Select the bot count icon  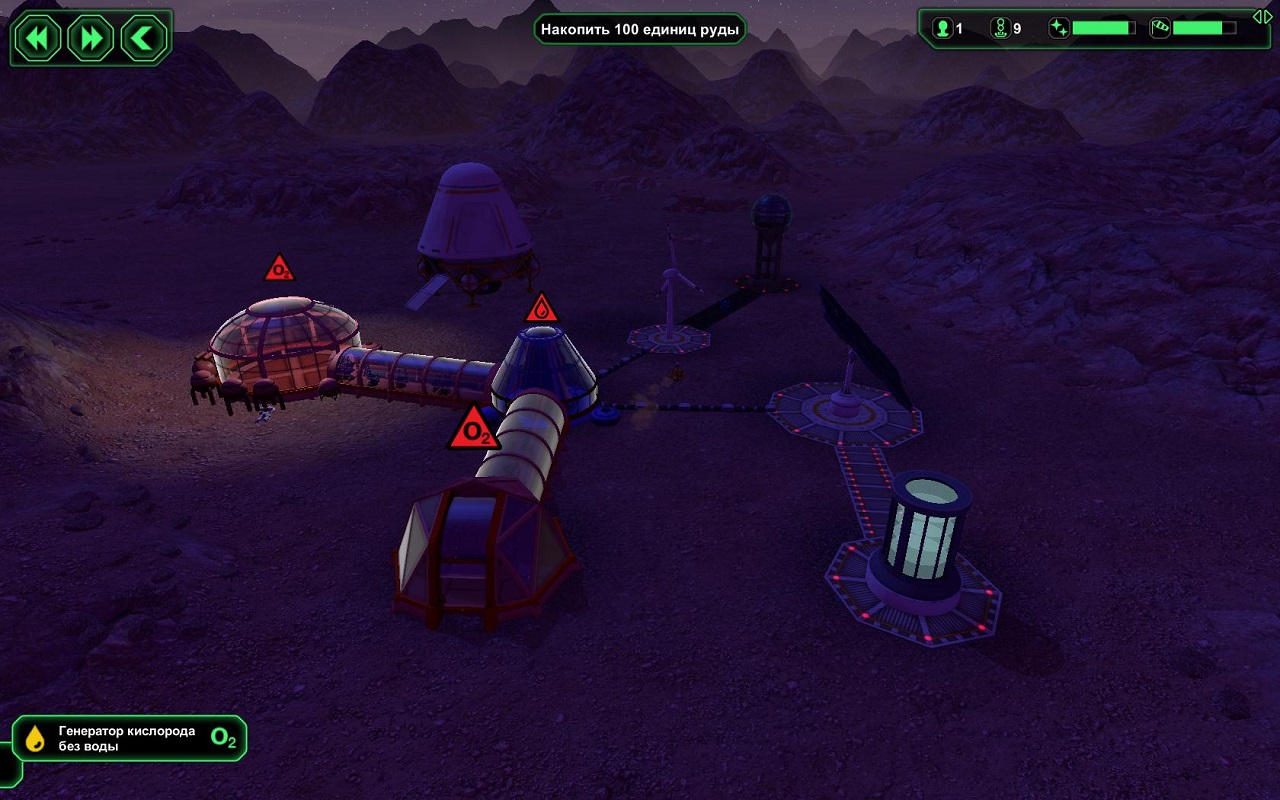(1000, 28)
